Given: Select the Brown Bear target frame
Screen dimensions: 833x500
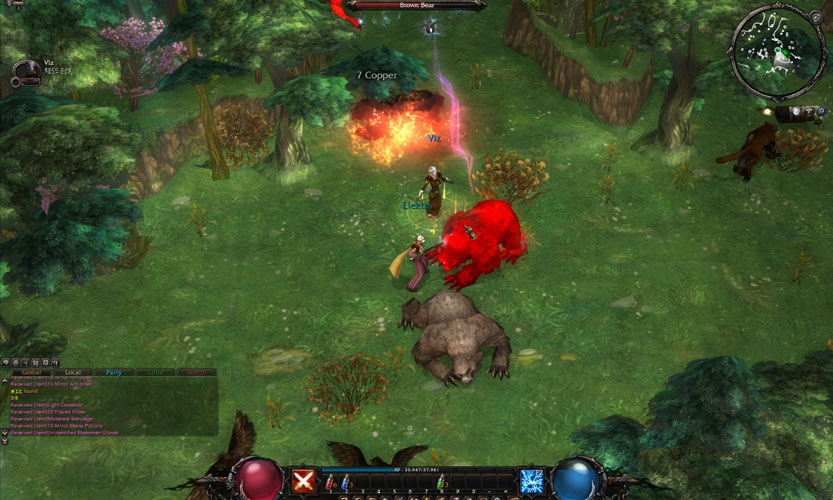Looking at the screenshot, I should (416, 5).
